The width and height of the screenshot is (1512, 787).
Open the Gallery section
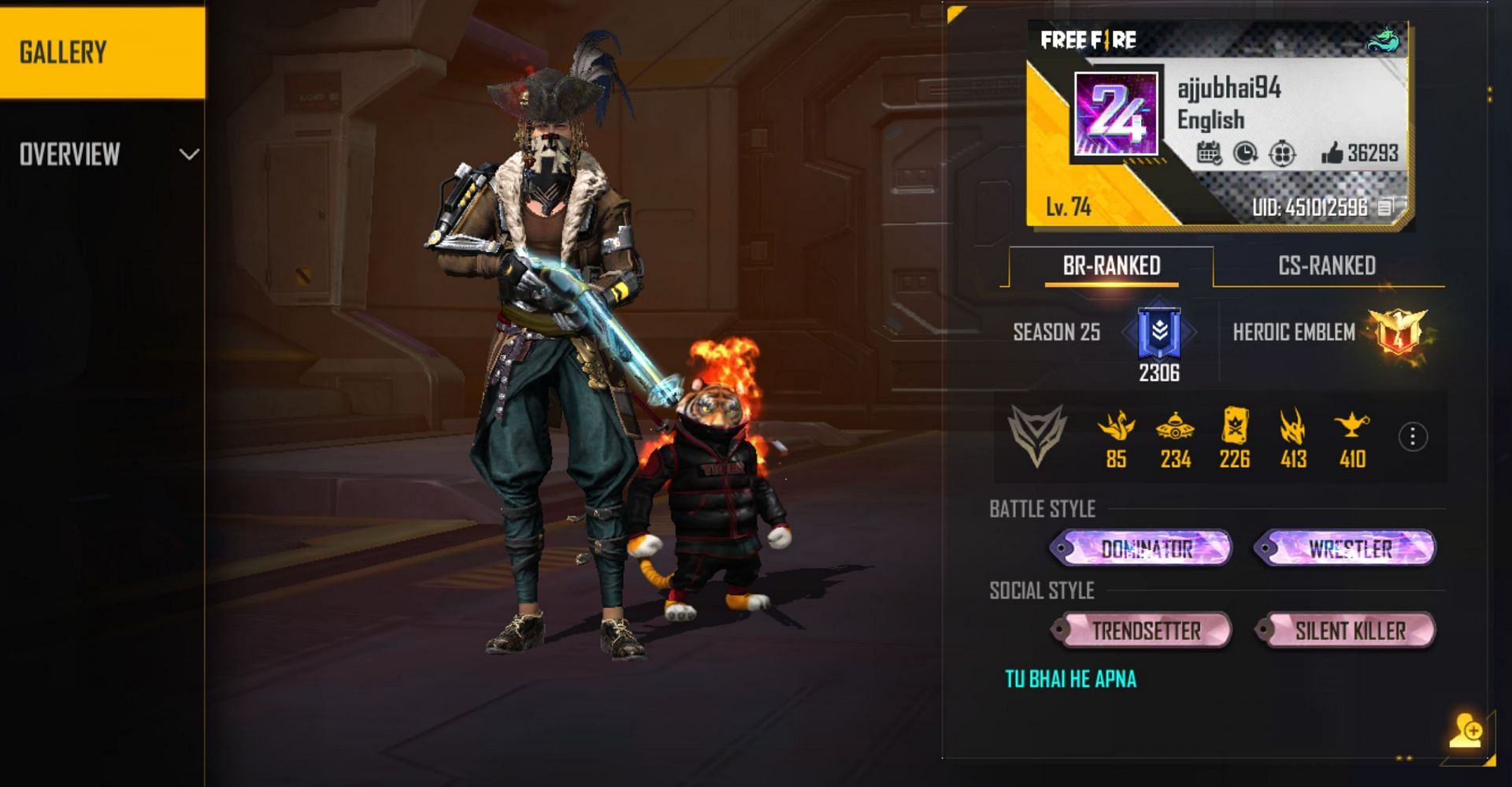(102, 52)
